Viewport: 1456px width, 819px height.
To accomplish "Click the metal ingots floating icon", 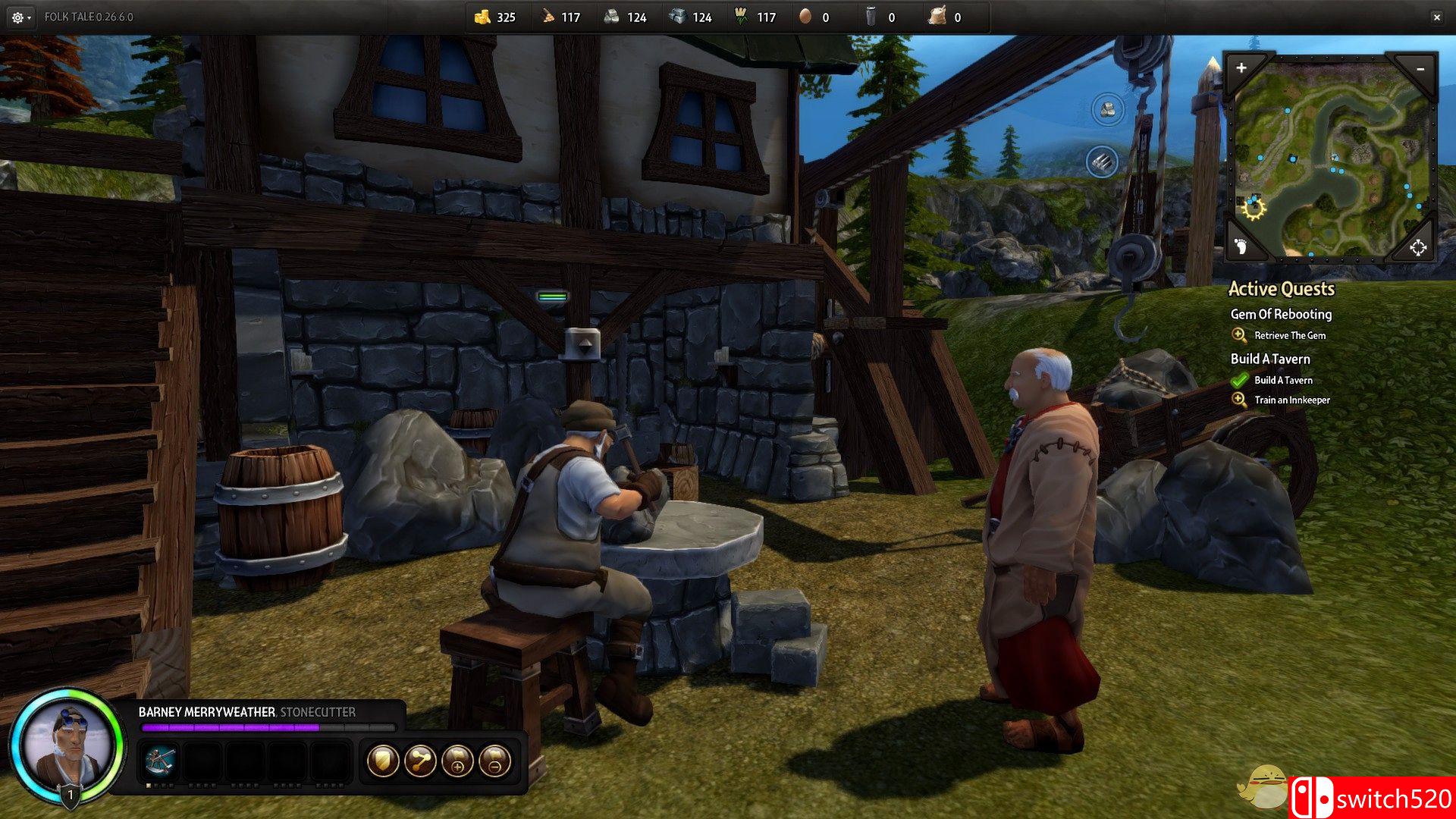I will [x=1102, y=162].
